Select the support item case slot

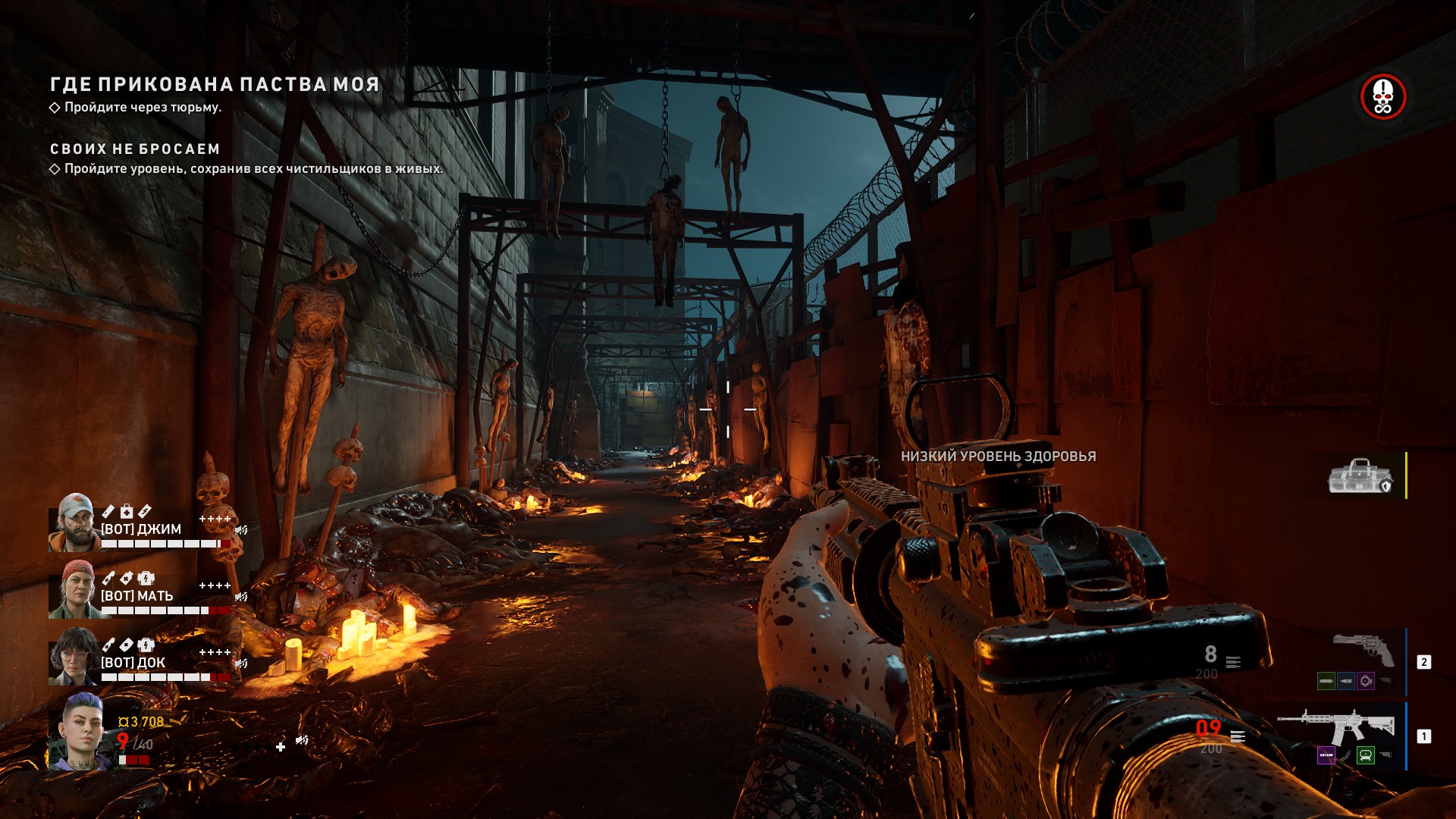(1360, 476)
